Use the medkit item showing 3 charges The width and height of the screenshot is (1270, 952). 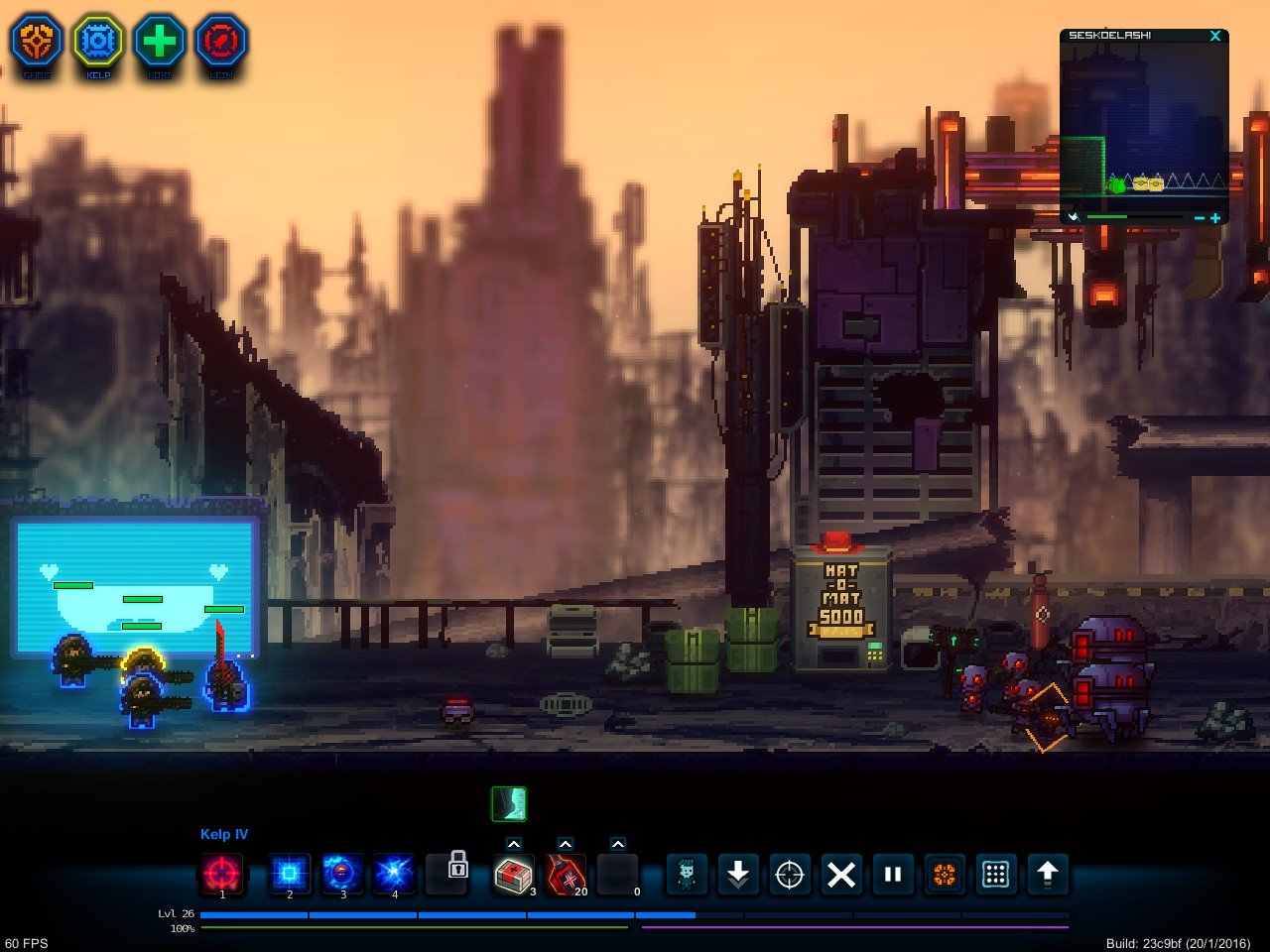512,875
